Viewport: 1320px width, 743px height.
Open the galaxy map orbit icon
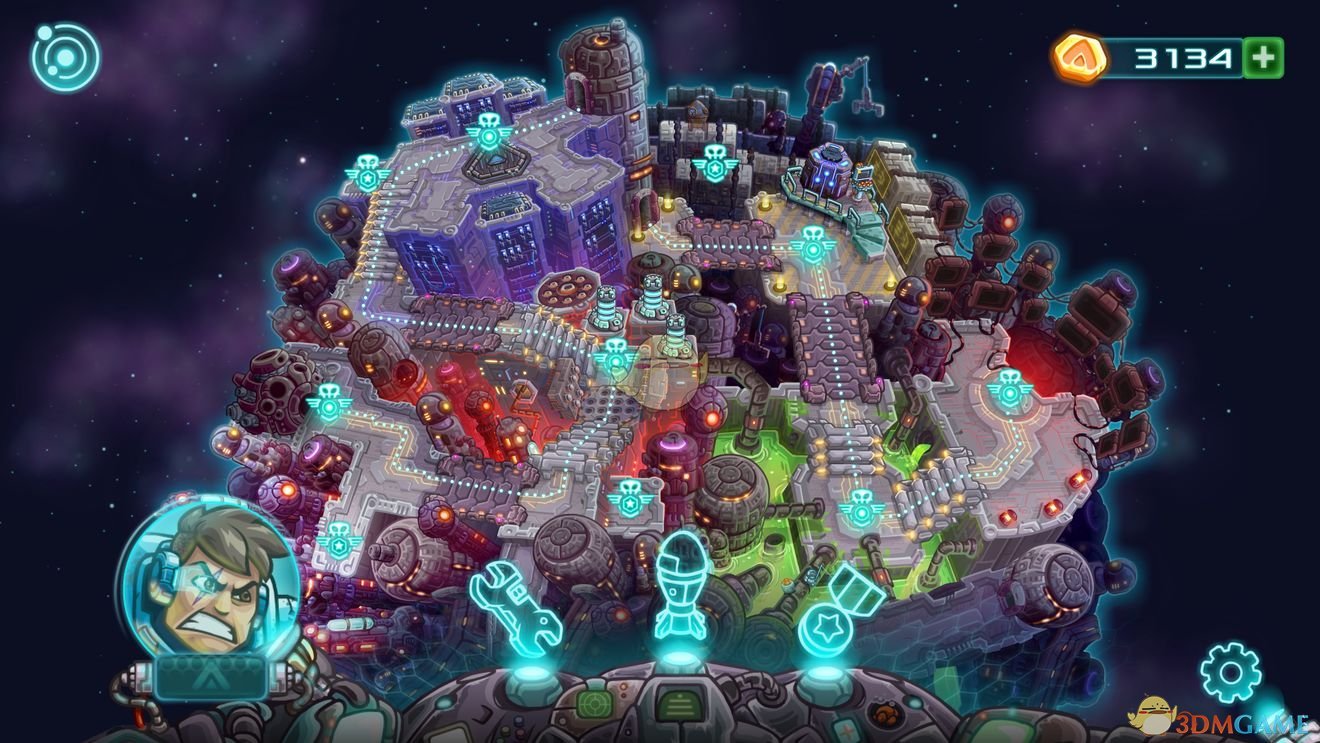point(66,58)
